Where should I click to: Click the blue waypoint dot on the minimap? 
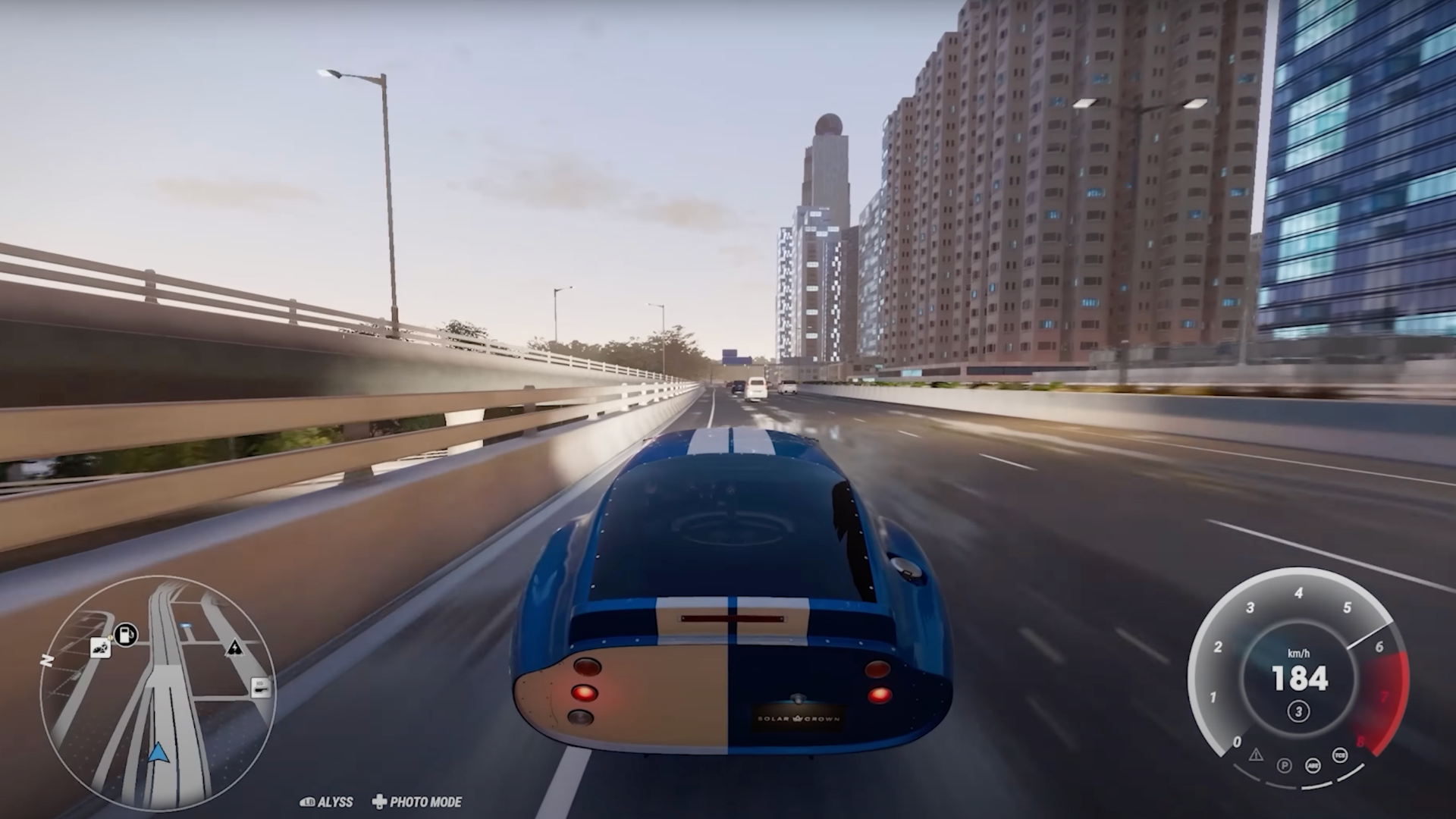coord(186,625)
